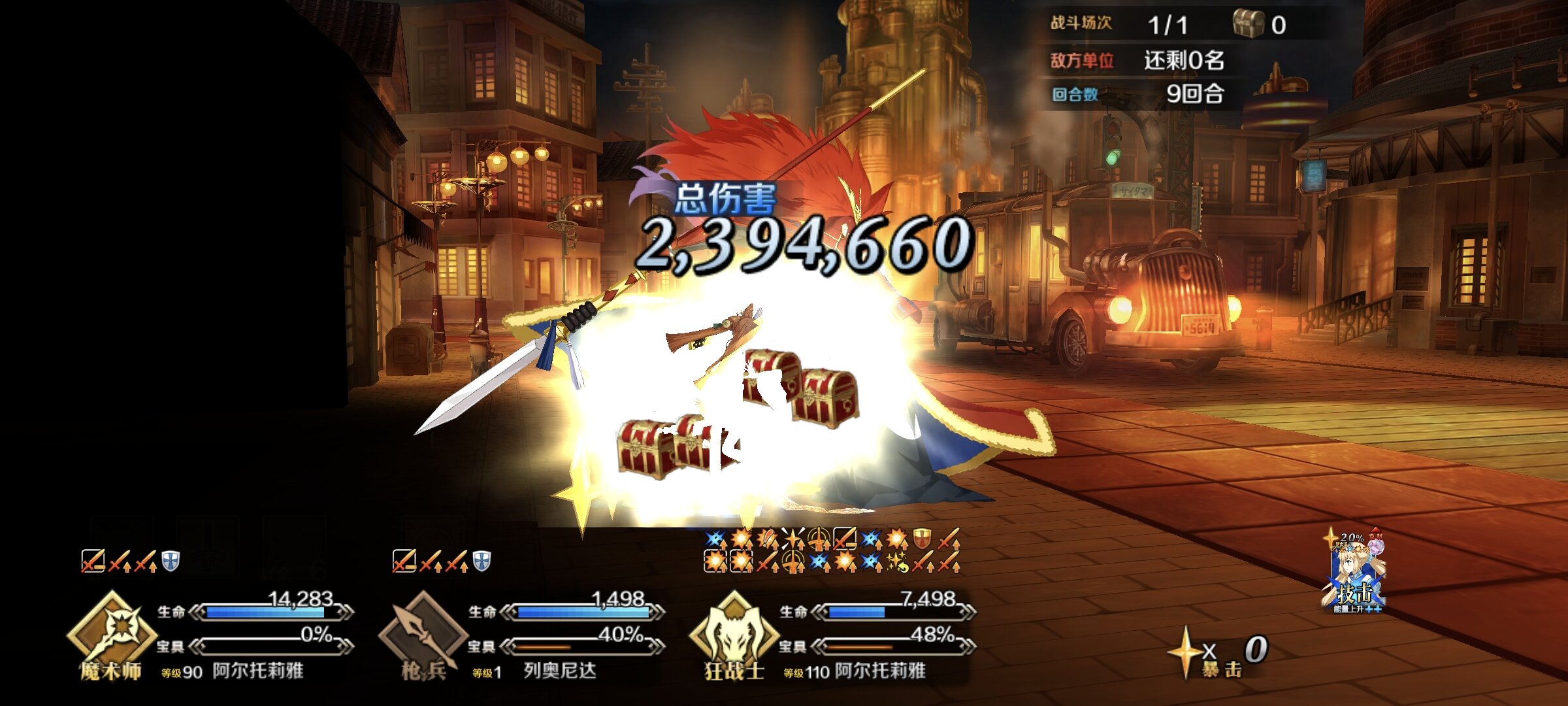This screenshot has width=1568, height=706.
Task: Show the Caster's buff icons
Action: coord(130,561)
